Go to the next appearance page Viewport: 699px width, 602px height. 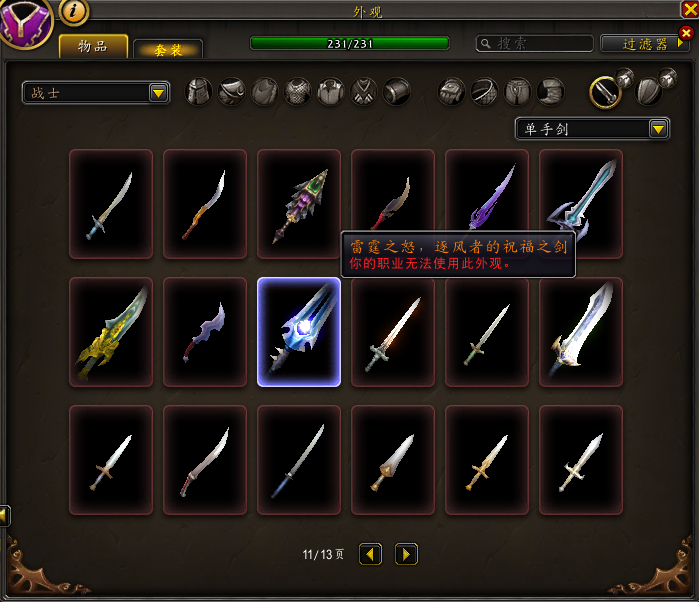[406, 554]
